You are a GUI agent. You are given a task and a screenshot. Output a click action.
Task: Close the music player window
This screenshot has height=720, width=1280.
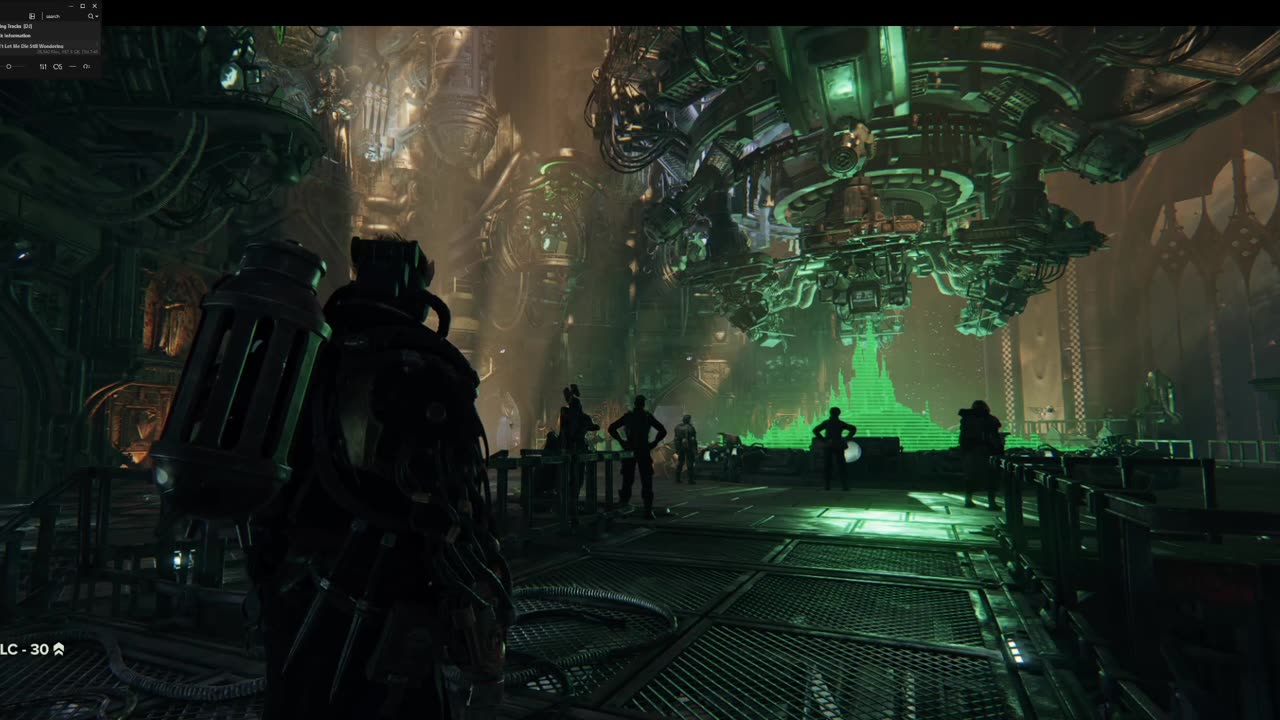click(x=95, y=6)
